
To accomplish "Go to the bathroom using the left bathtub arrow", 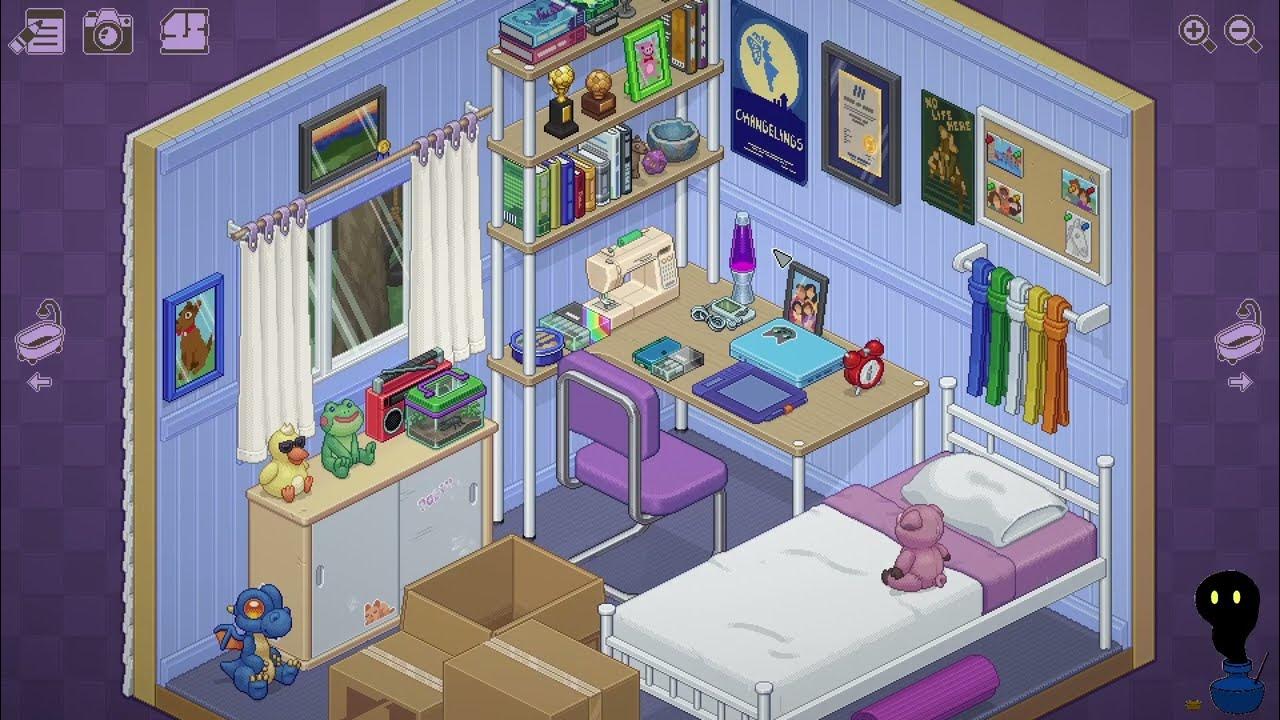I will [x=40, y=343].
